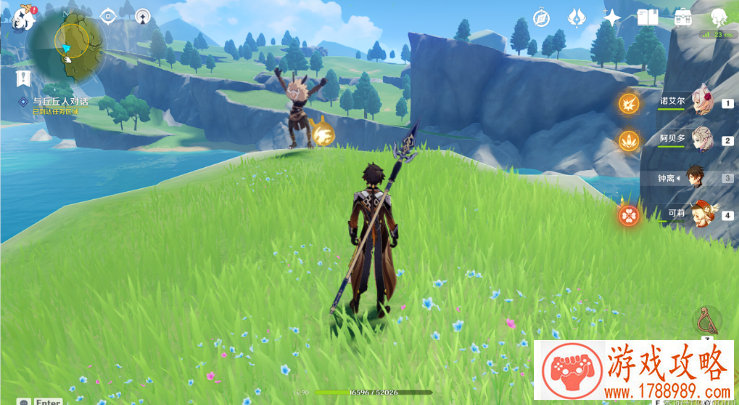Open the inventory backpack icon

683,18
